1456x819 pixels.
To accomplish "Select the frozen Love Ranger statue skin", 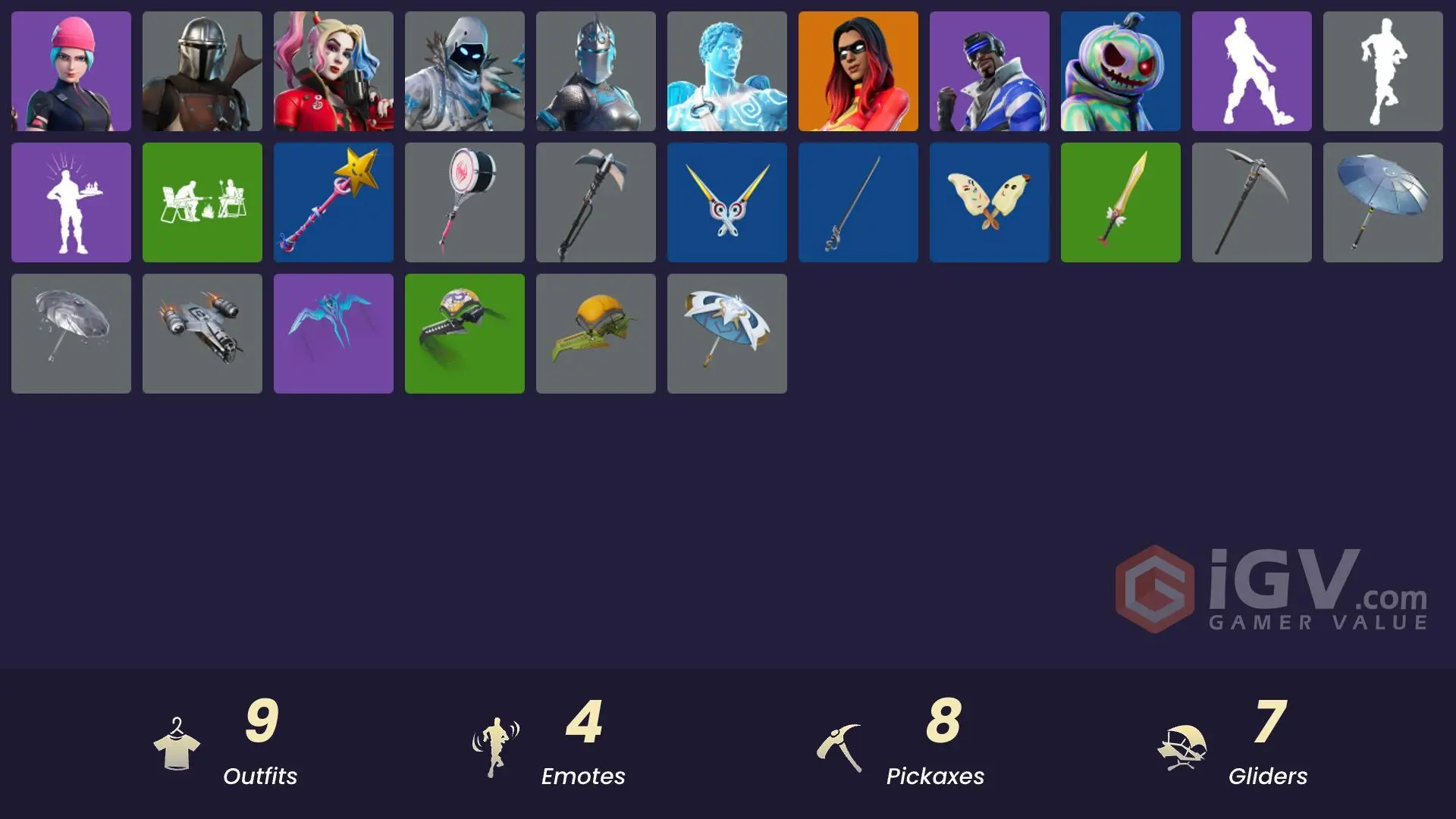I will point(726,71).
